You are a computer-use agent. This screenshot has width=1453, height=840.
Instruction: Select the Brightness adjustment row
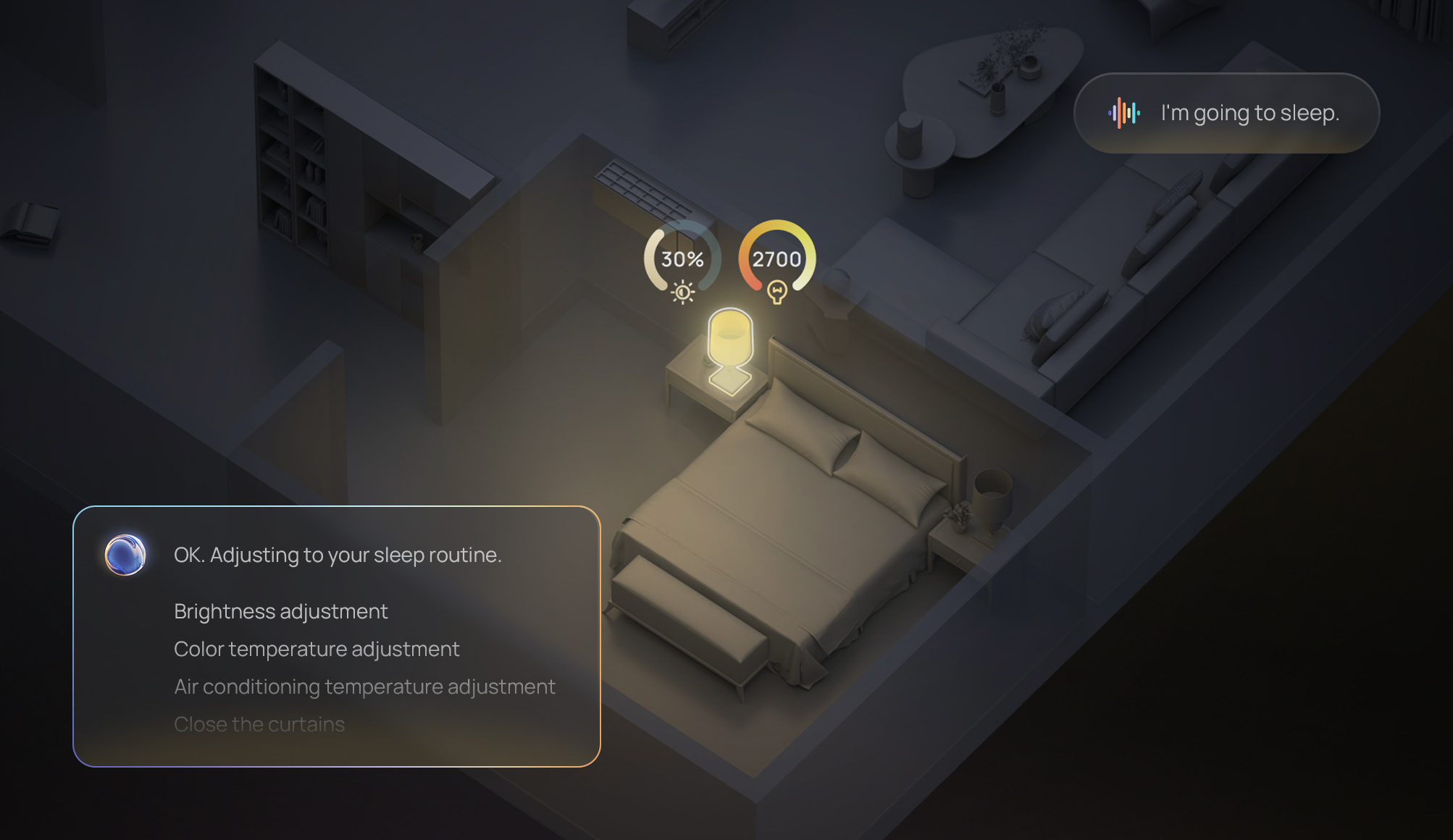click(x=281, y=611)
